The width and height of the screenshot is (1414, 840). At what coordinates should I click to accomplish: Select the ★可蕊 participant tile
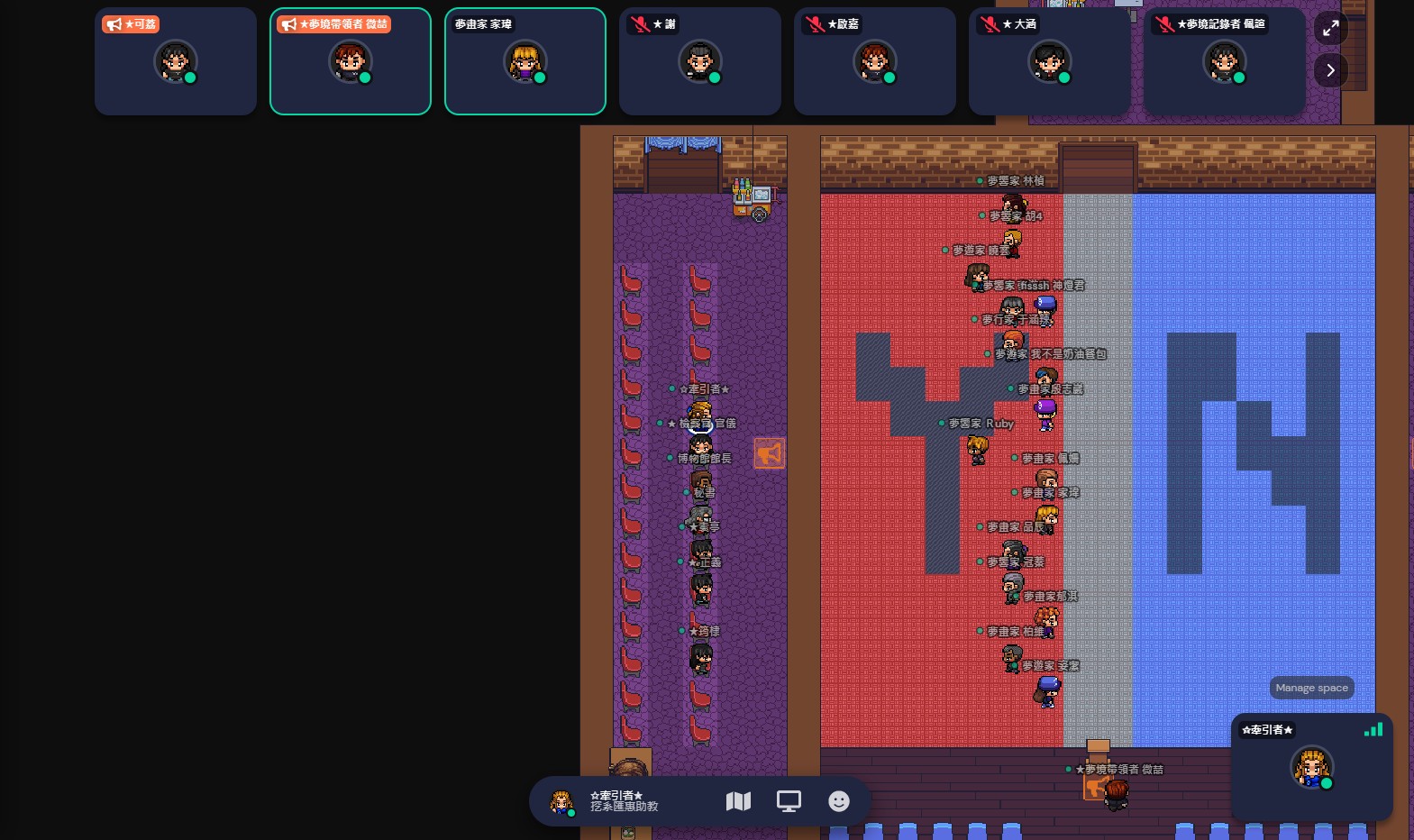coord(176,61)
